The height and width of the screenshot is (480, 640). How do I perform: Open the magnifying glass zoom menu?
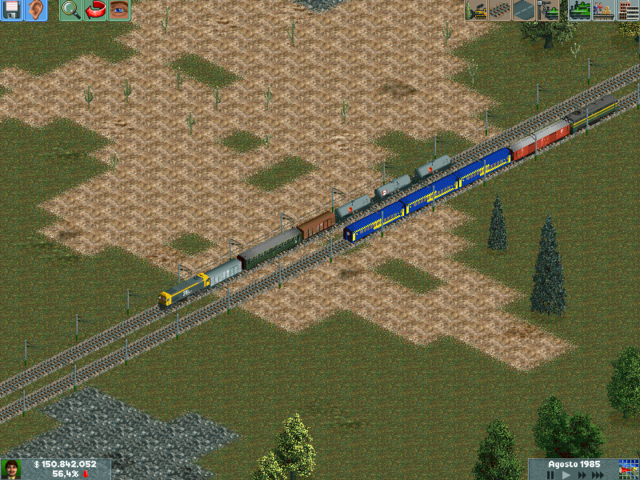(x=70, y=11)
